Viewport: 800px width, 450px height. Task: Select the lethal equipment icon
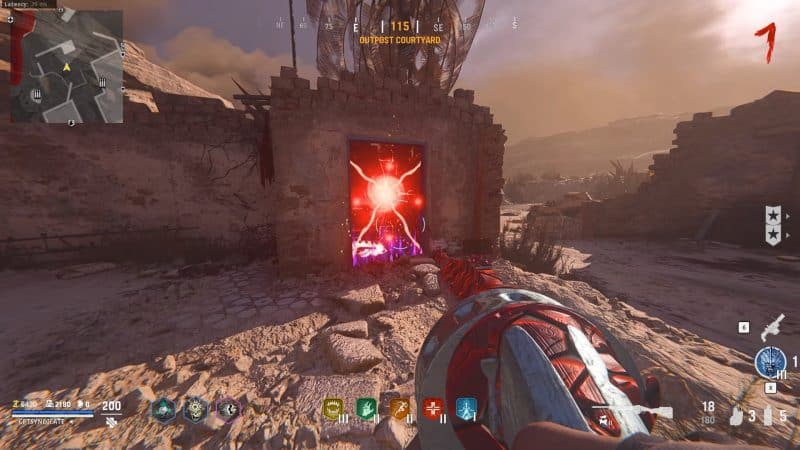click(769, 415)
